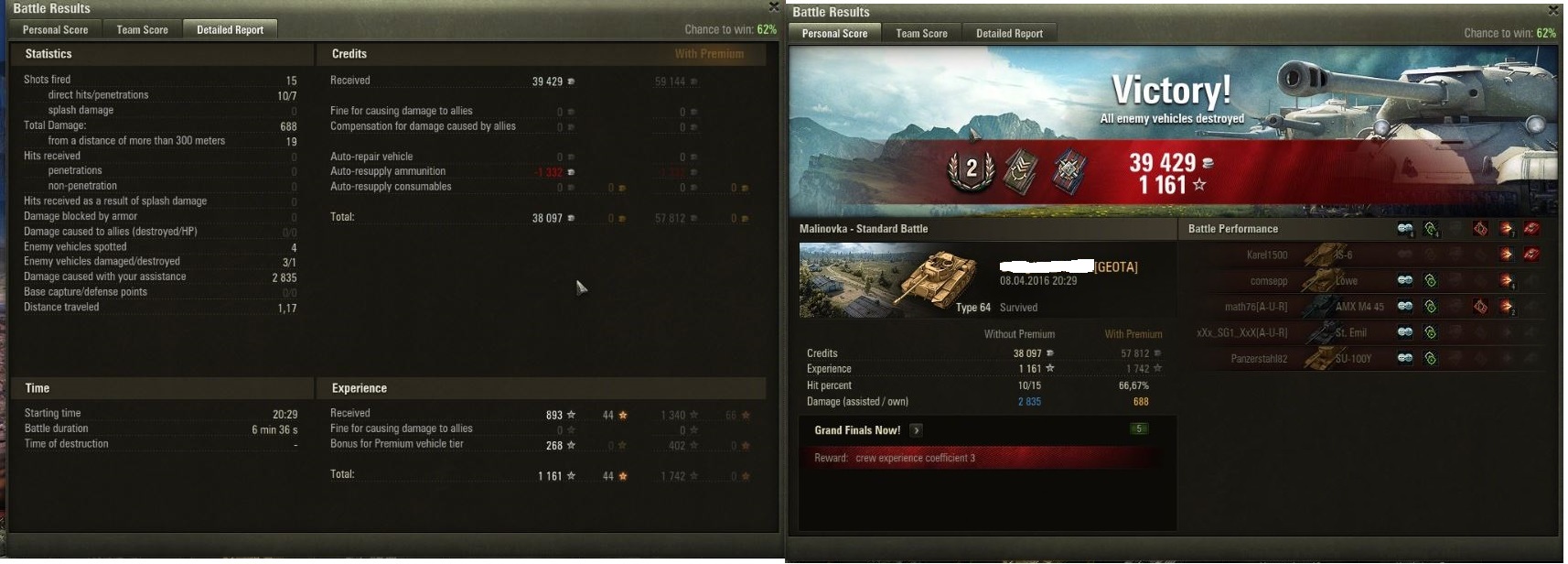This screenshot has height=564, width=1568.
Task: Click the laurel wreath medal with number 2
Action: 971,169
